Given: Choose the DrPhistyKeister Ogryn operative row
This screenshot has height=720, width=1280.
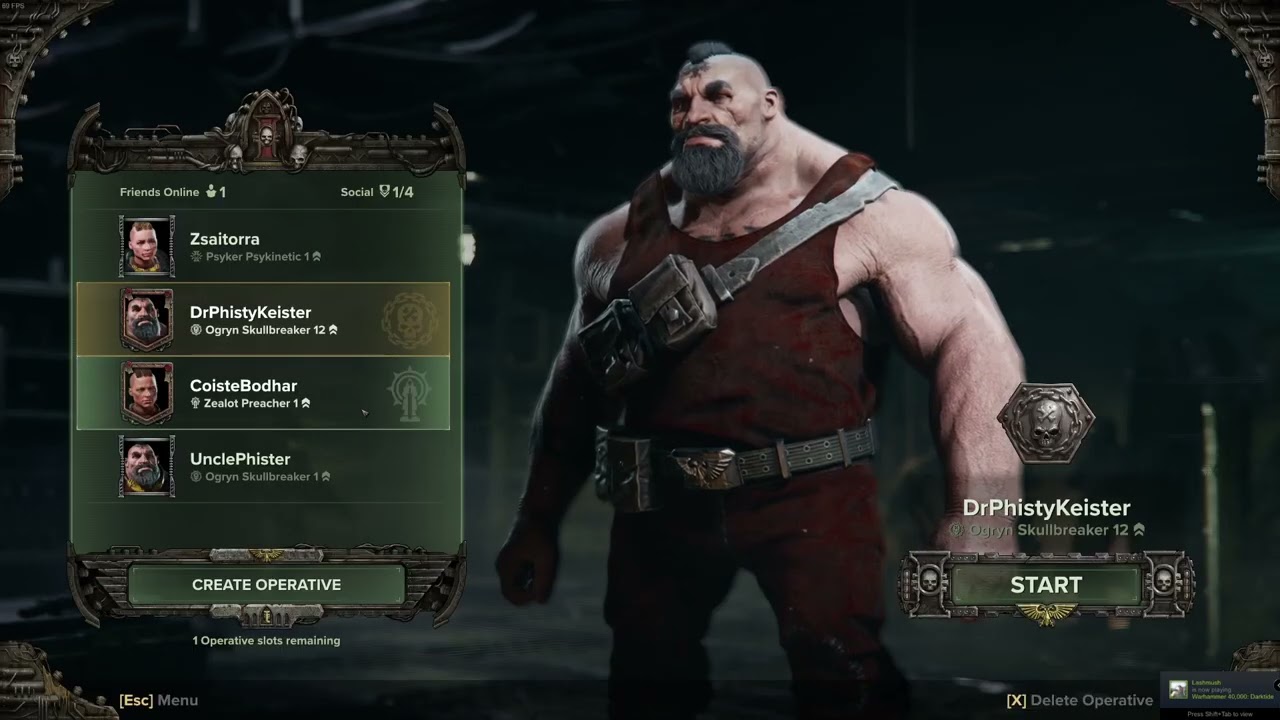Looking at the screenshot, I should click(263, 320).
